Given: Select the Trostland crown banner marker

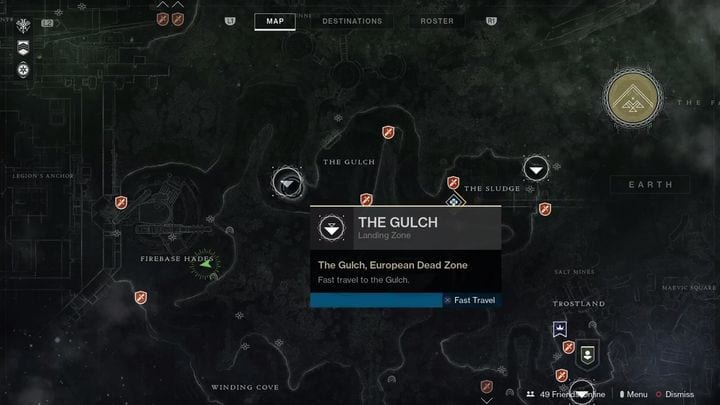Looking at the screenshot, I should pyautogui.click(x=560, y=329).
